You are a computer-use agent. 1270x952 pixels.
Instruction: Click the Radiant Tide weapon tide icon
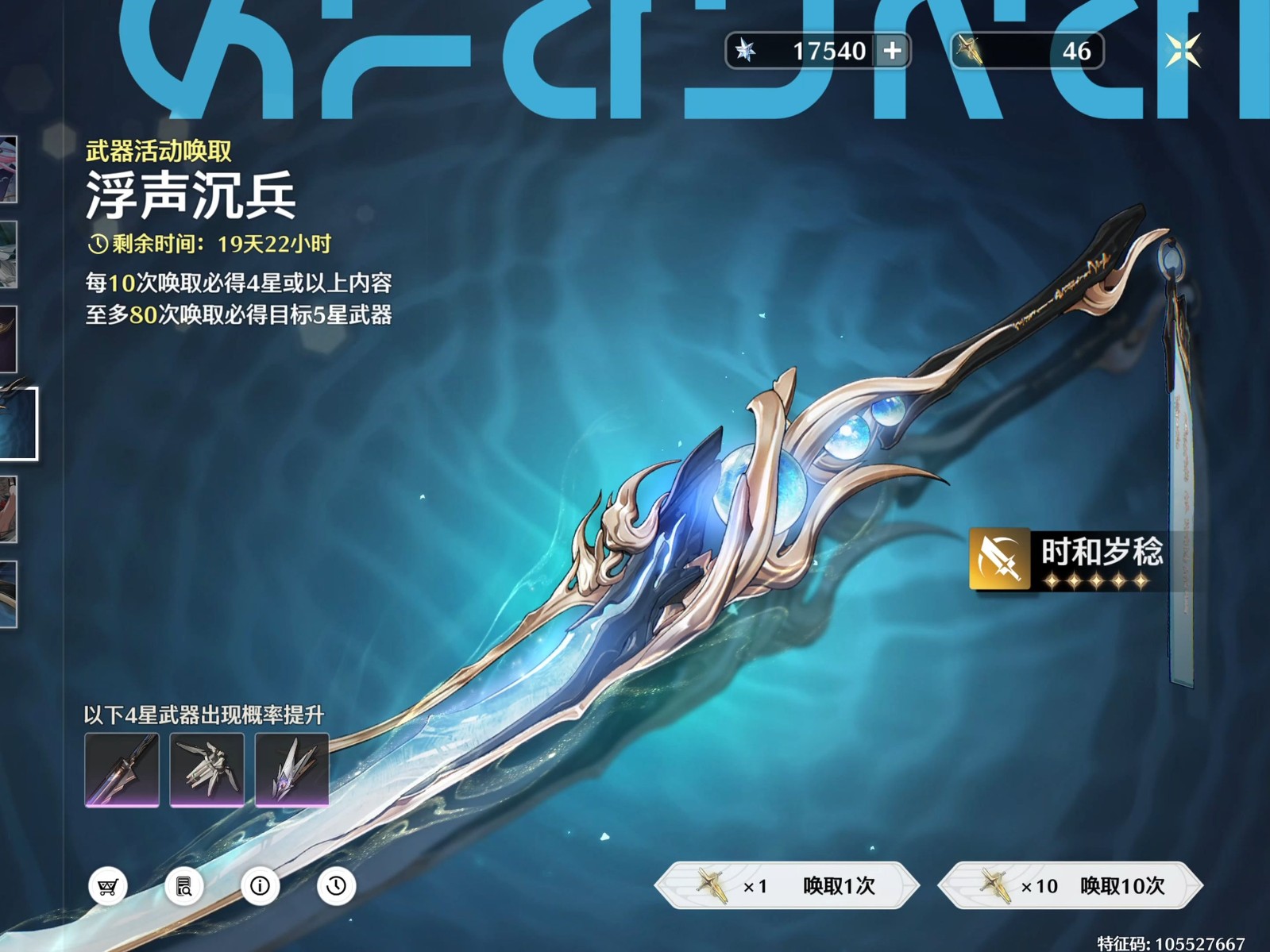coord(971,50)
